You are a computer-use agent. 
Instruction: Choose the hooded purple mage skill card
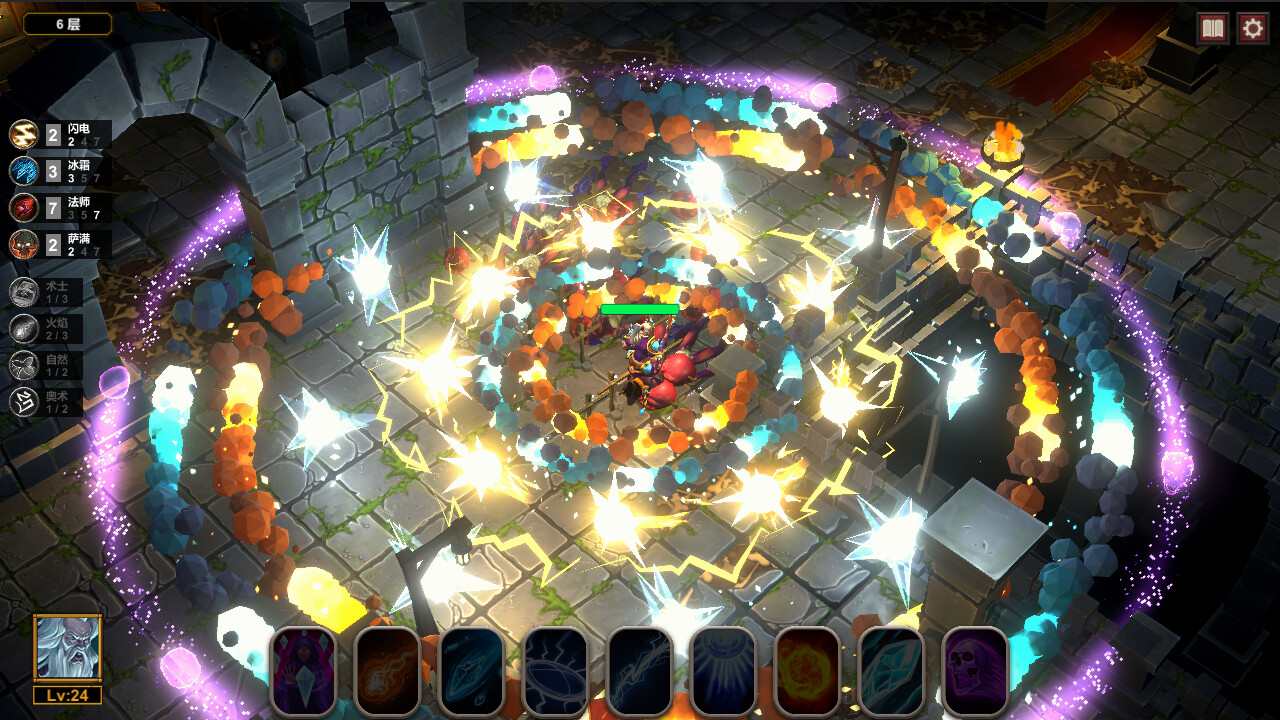(303, 671)
